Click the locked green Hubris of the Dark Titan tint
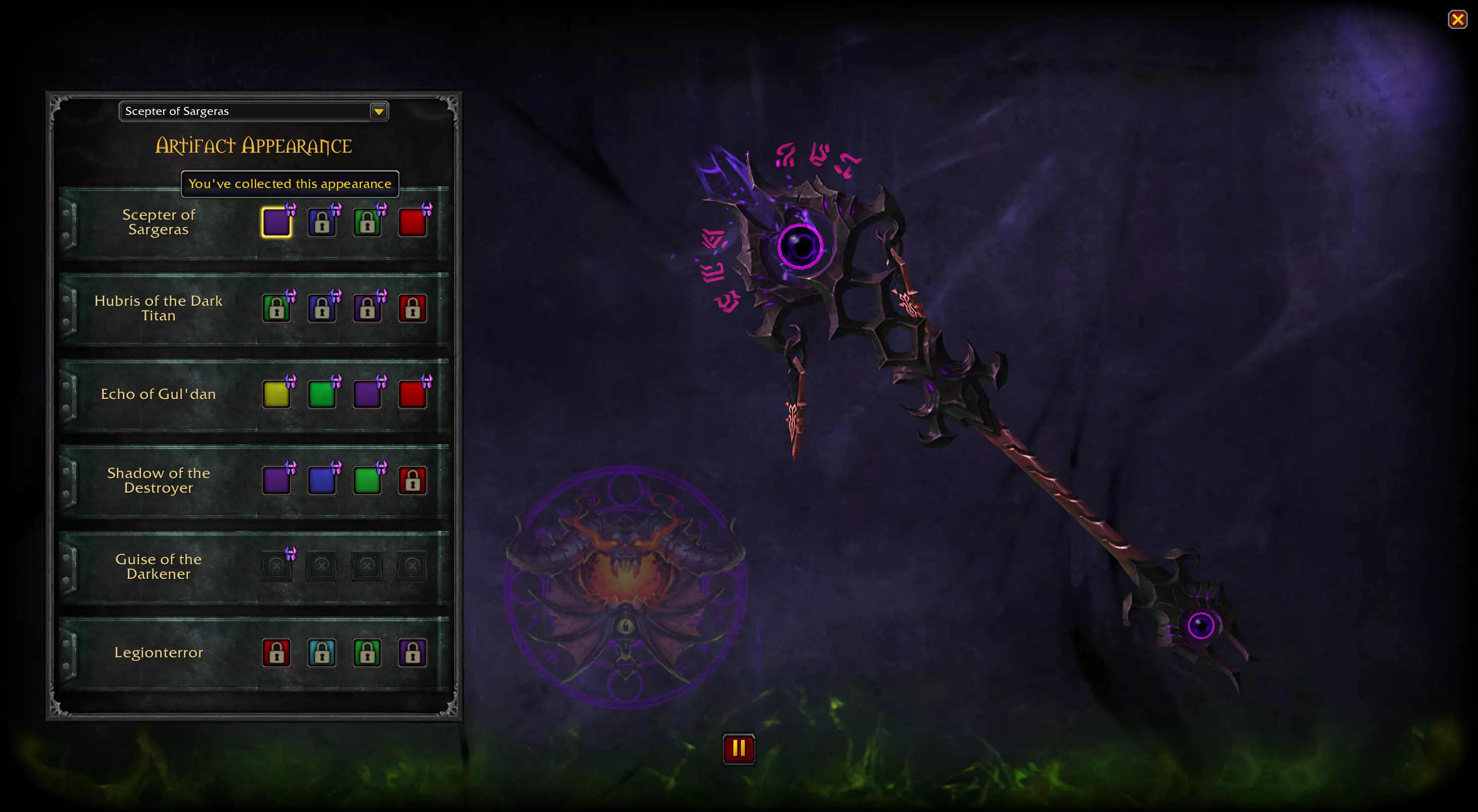The image size is (1478, 812). 277,308
